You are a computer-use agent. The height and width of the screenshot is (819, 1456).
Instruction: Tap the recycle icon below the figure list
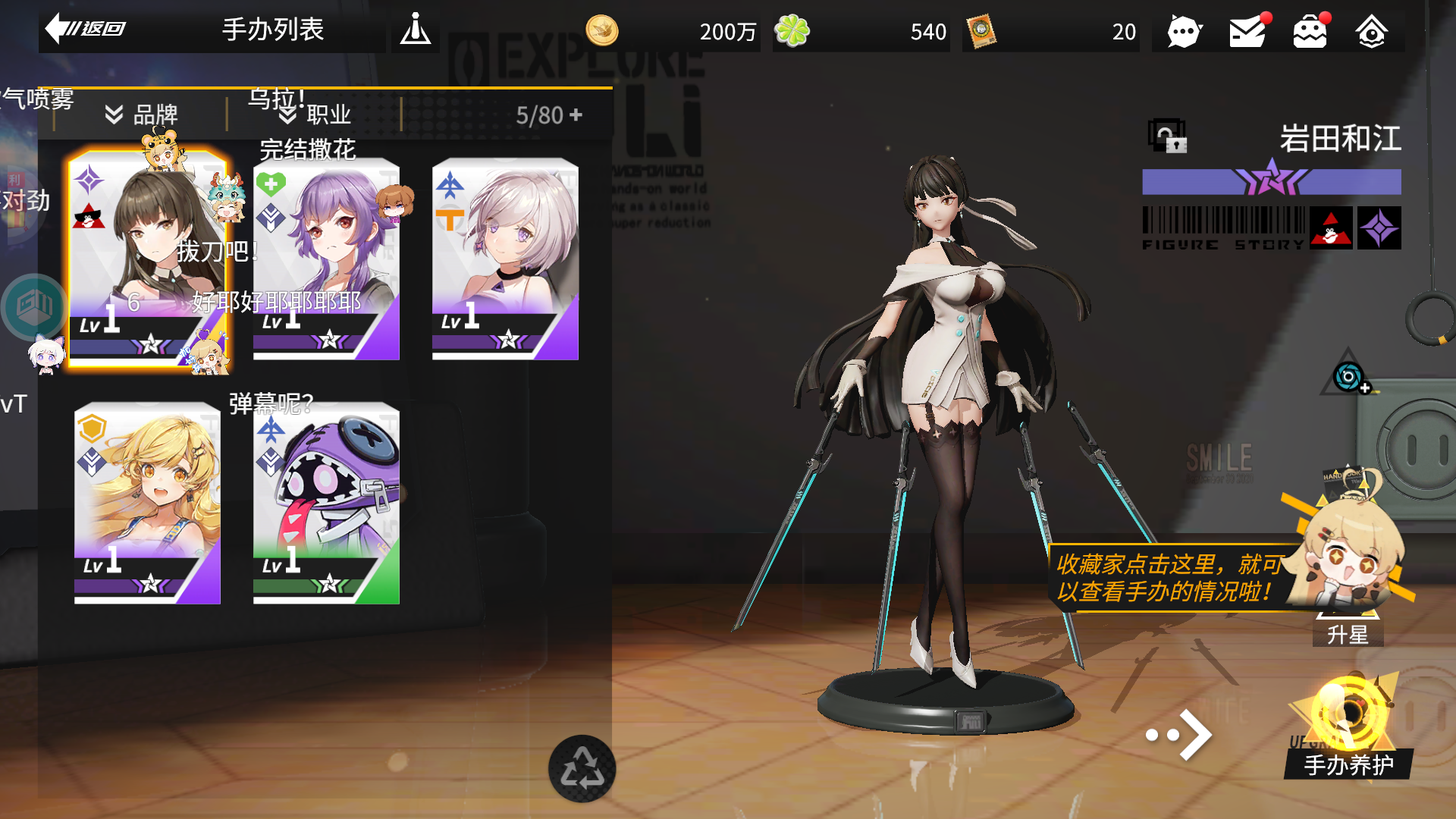(x=582, y=767)
